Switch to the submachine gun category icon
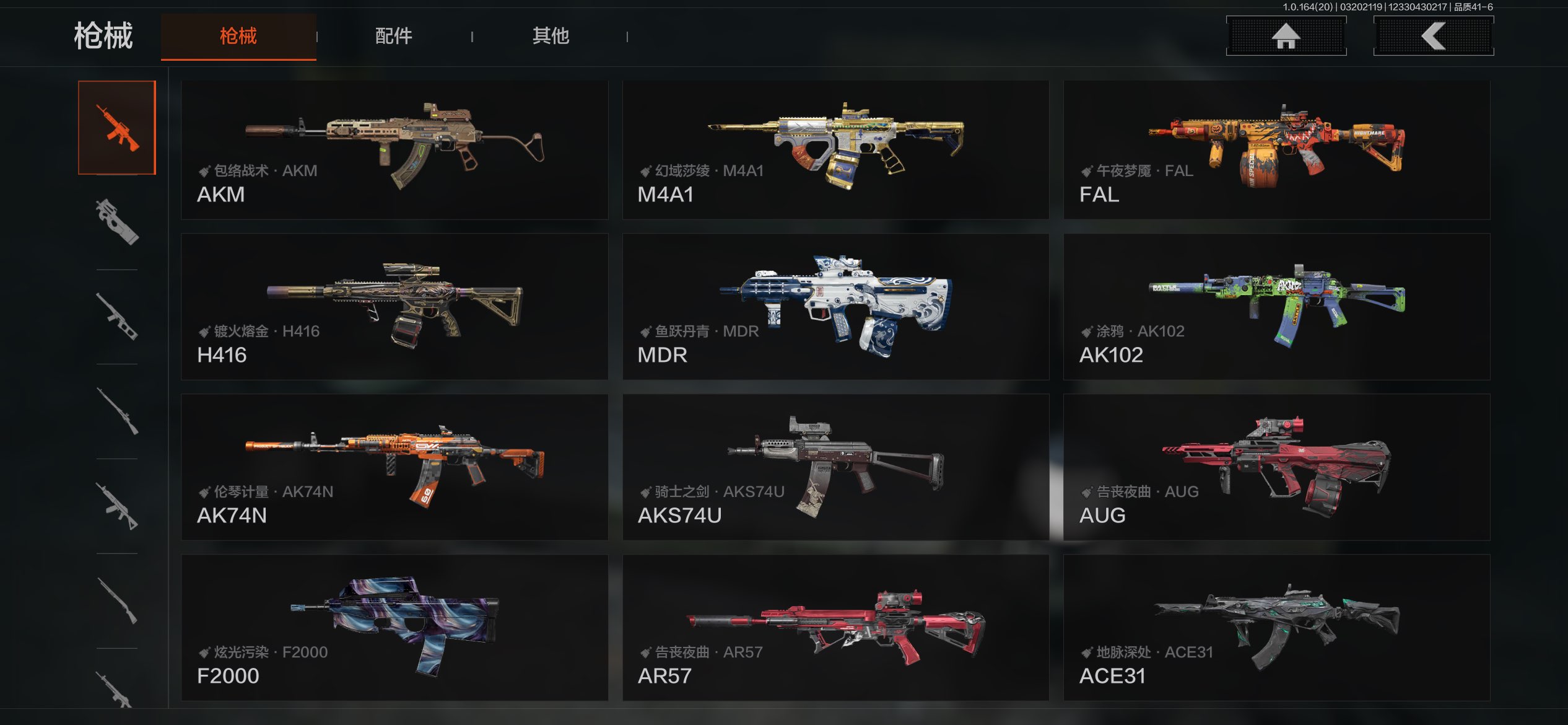1568x725 pixels. coord(117,222)
